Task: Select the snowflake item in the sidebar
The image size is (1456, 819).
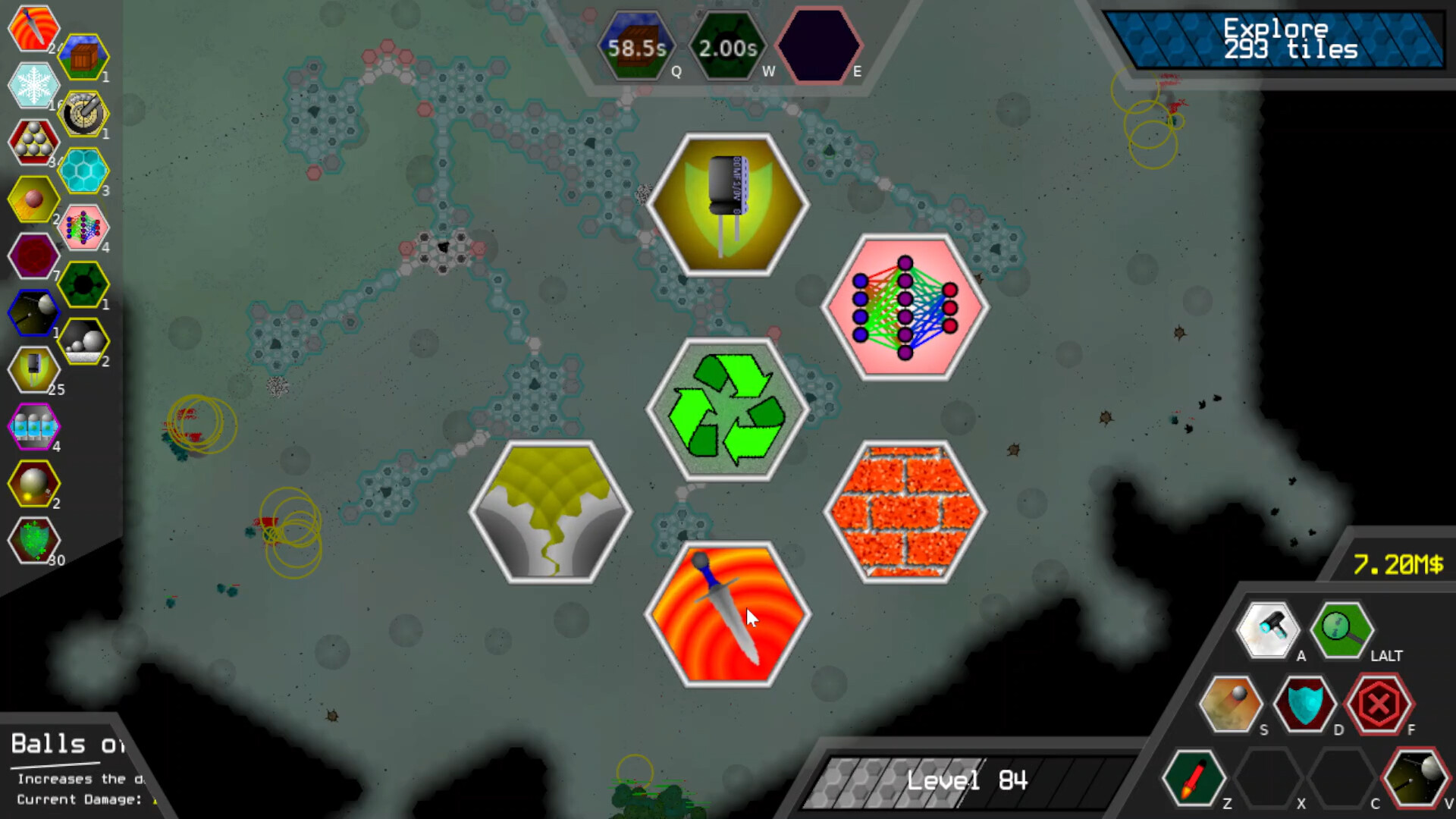Action: point(33,86)
